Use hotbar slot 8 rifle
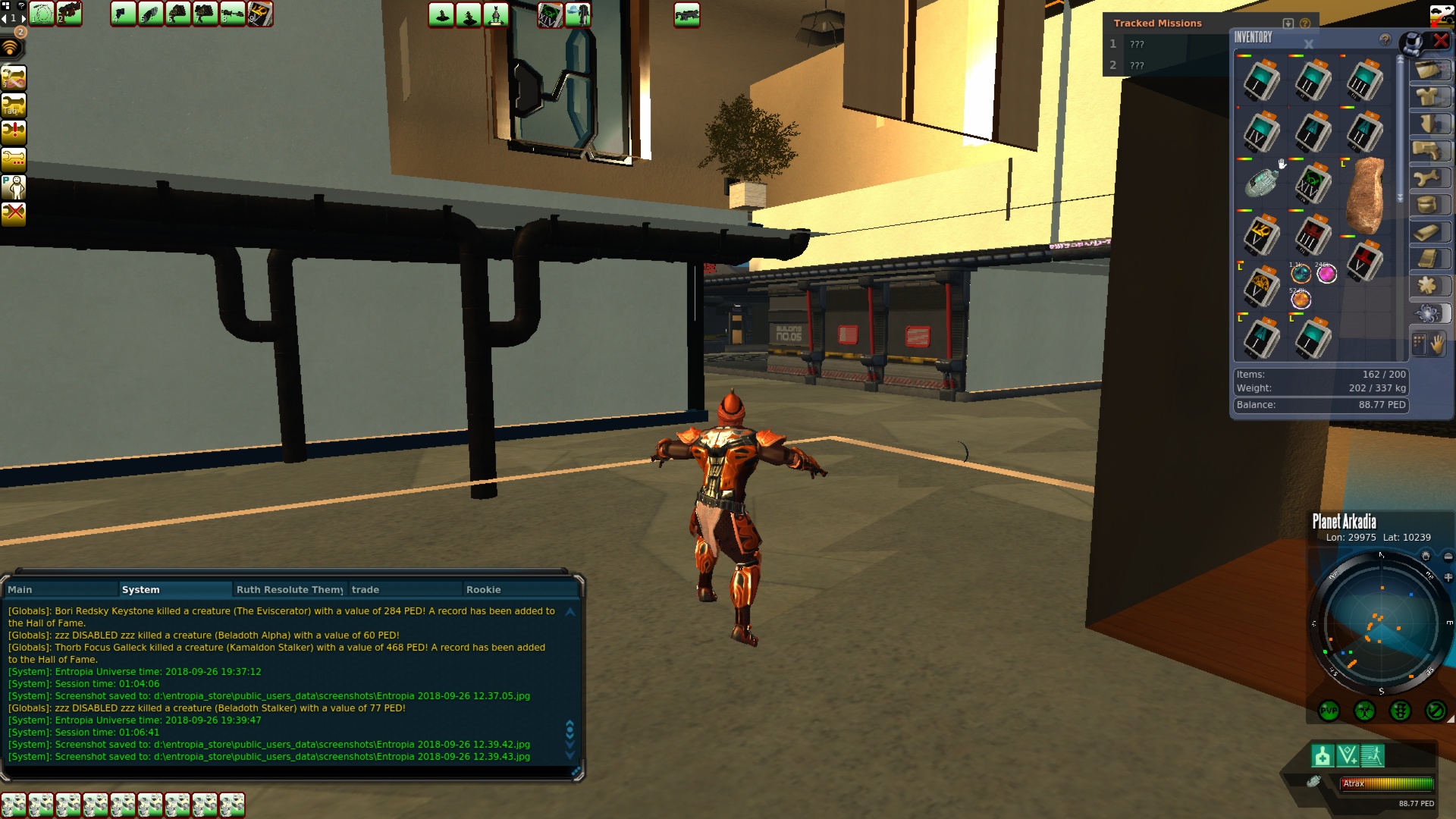The height and width of the screenshot is (819, 1456). click(x=232, y=14)
